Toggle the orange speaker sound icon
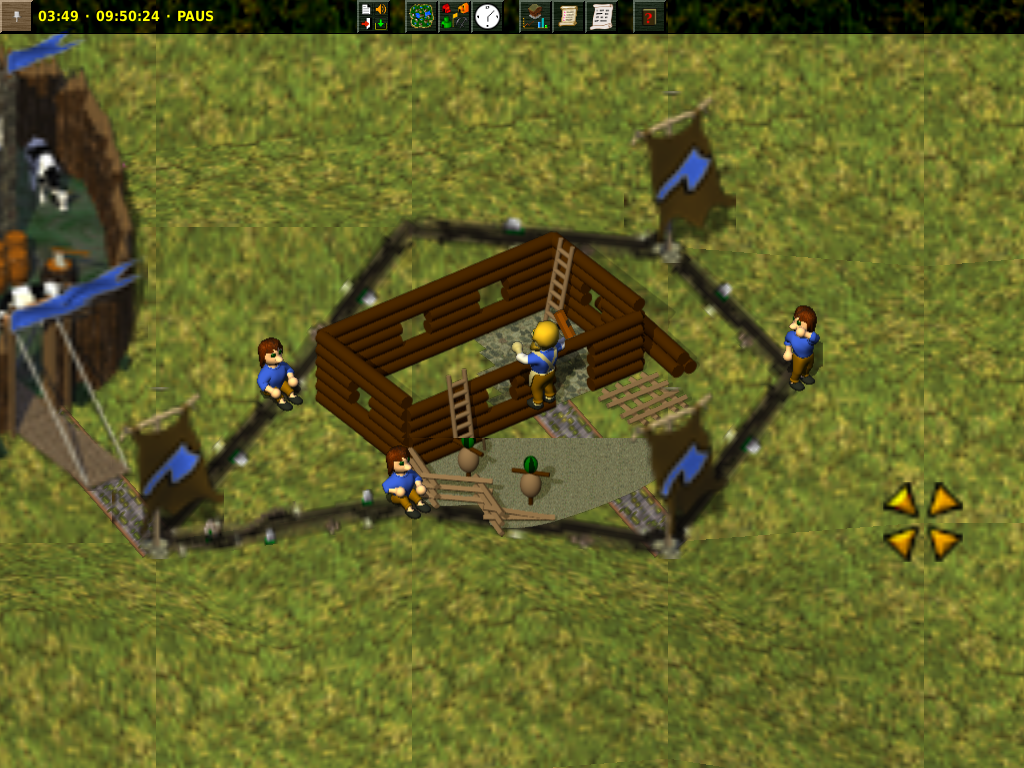Screen dimensions: 1024x768 (381, 9)
